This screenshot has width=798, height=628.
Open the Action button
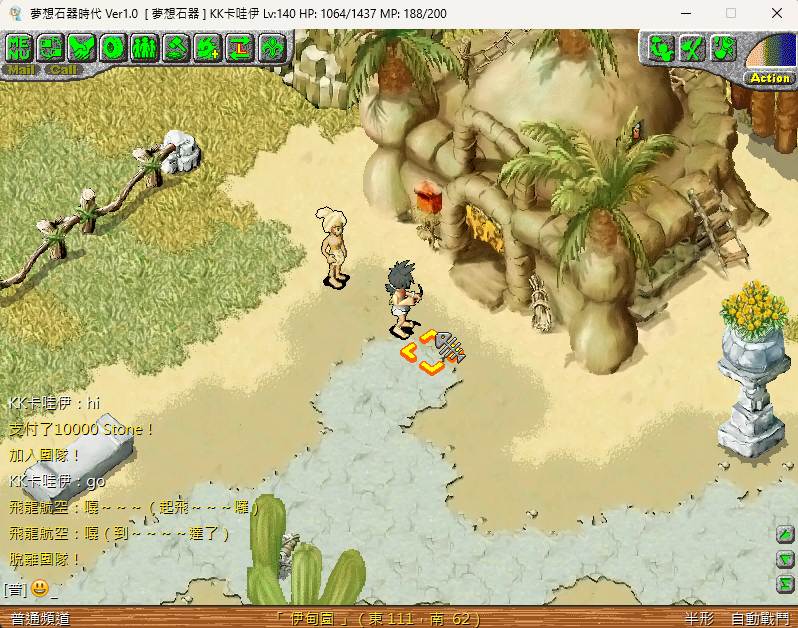tap(769, 78)
